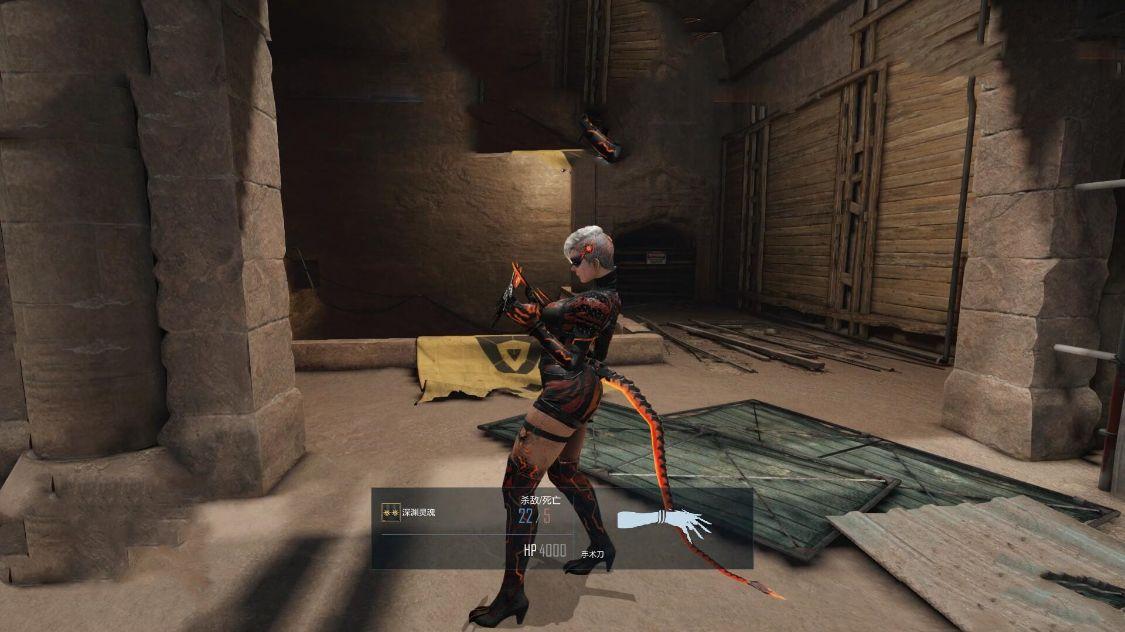Click the player name 深渊灵魂

(x=420, y=513)
